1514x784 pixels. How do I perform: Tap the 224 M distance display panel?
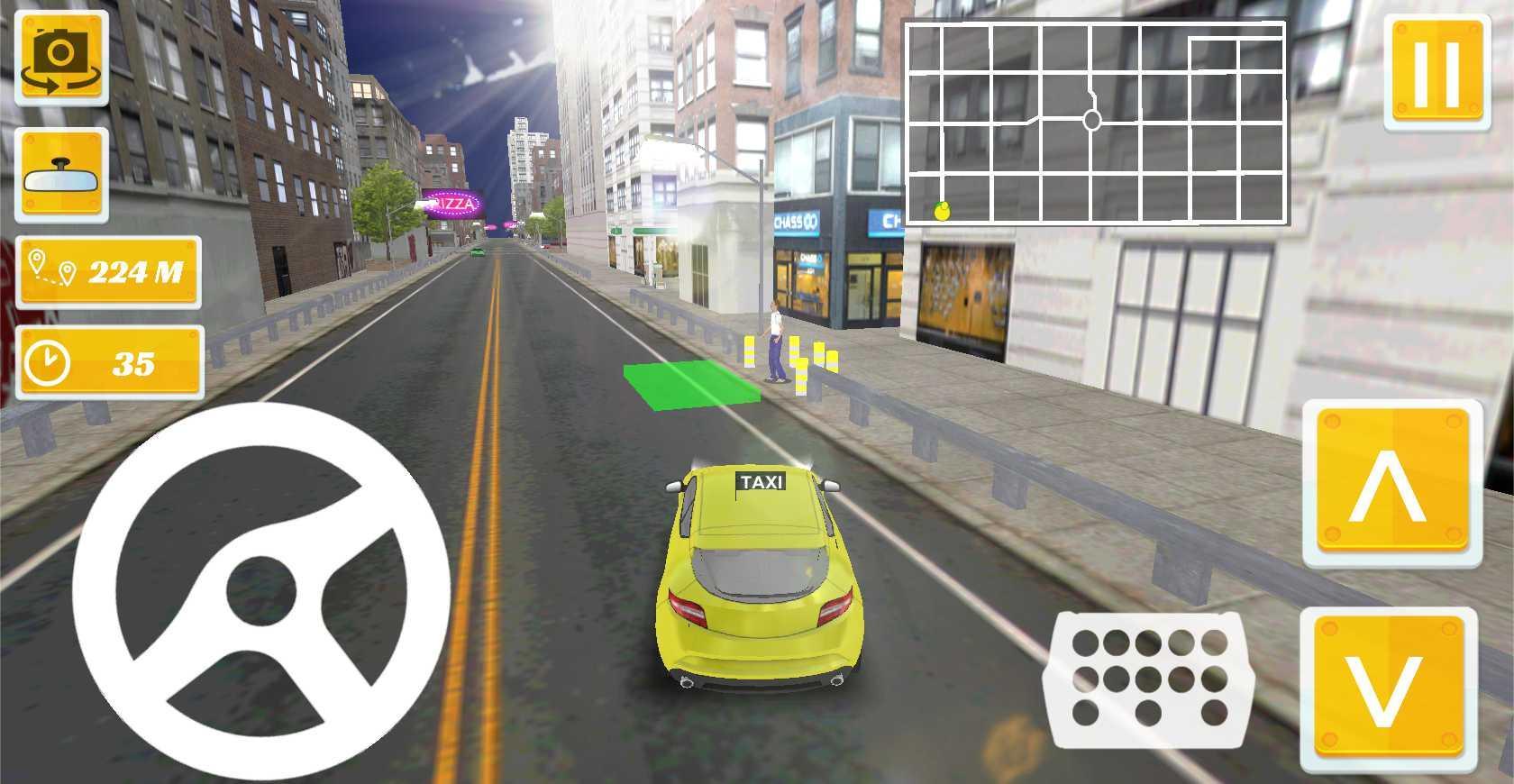108,270
